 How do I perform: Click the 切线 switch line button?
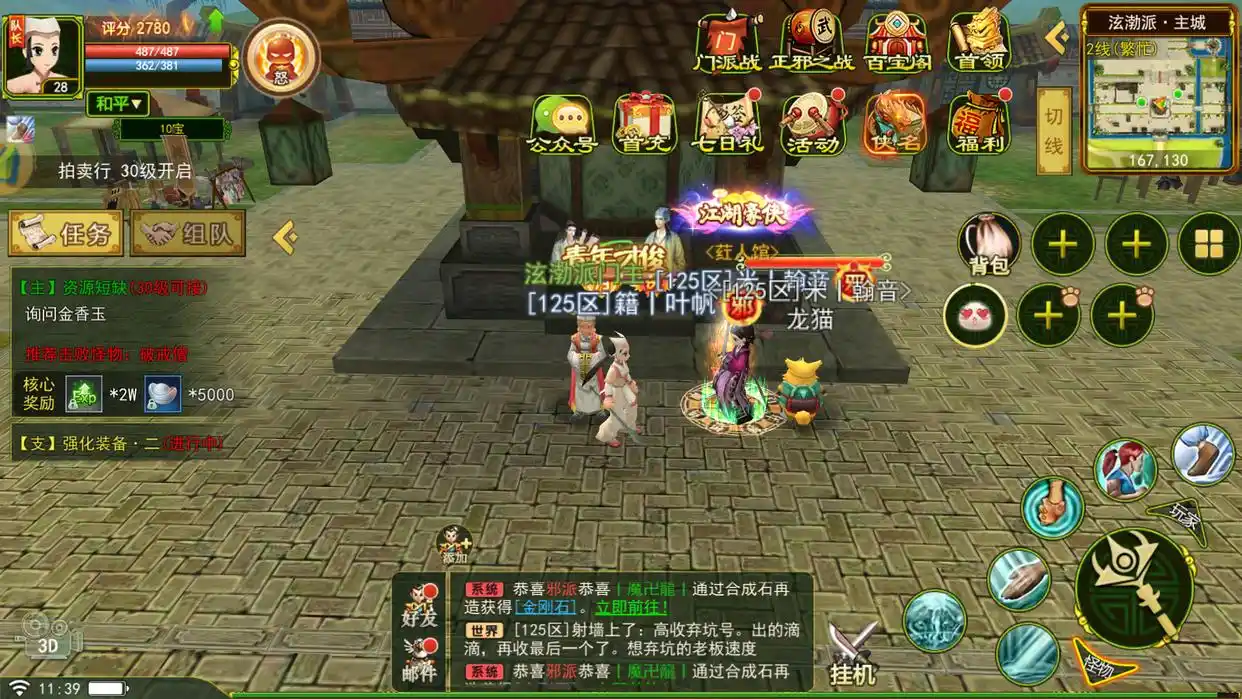1053,131
